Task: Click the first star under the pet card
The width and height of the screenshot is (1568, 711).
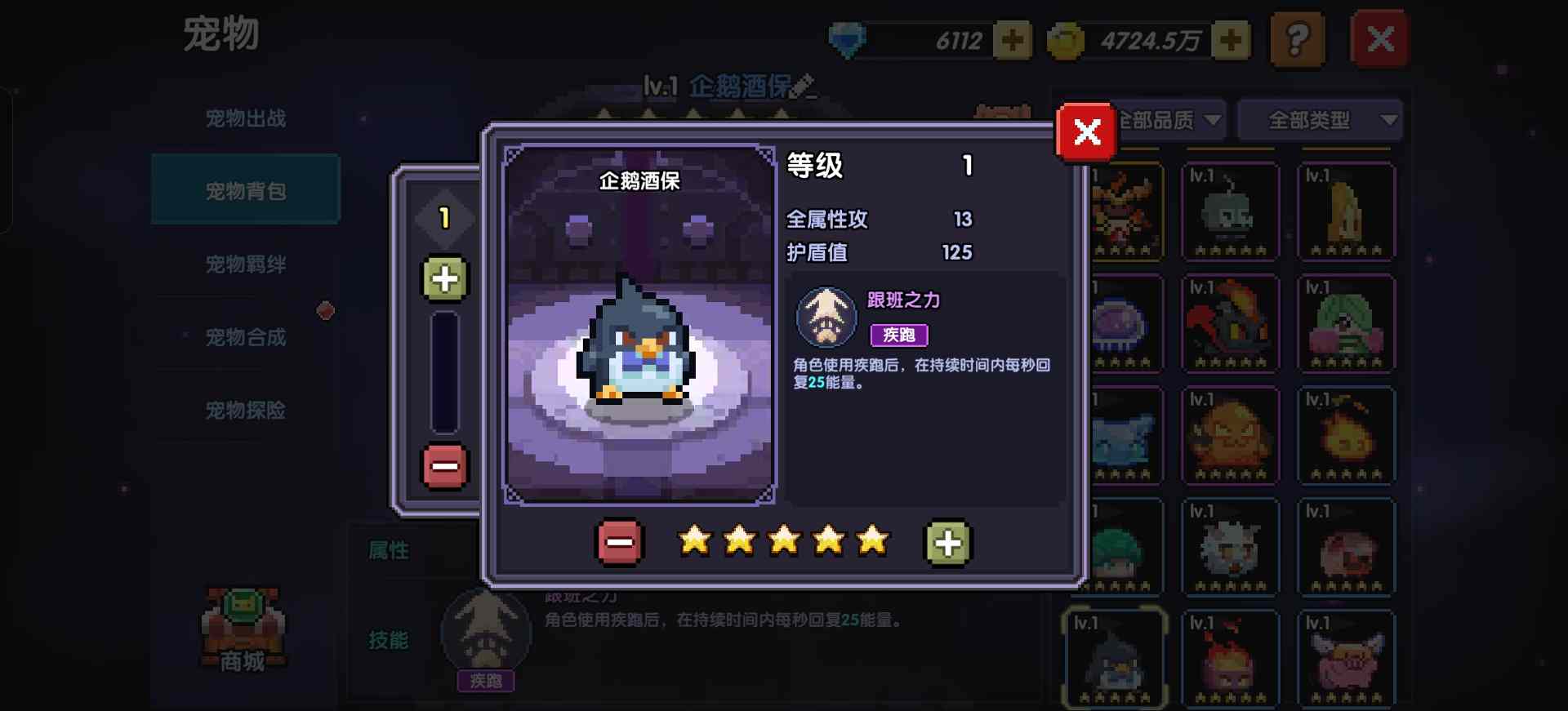Action: [695, 540]
